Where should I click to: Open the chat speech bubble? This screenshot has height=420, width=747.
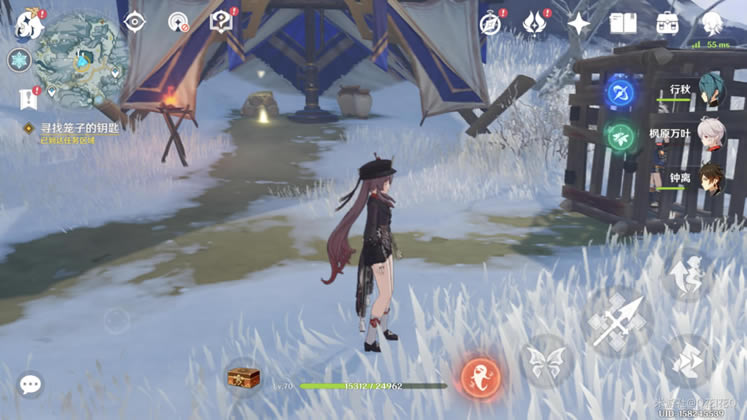tap(30, 384)
